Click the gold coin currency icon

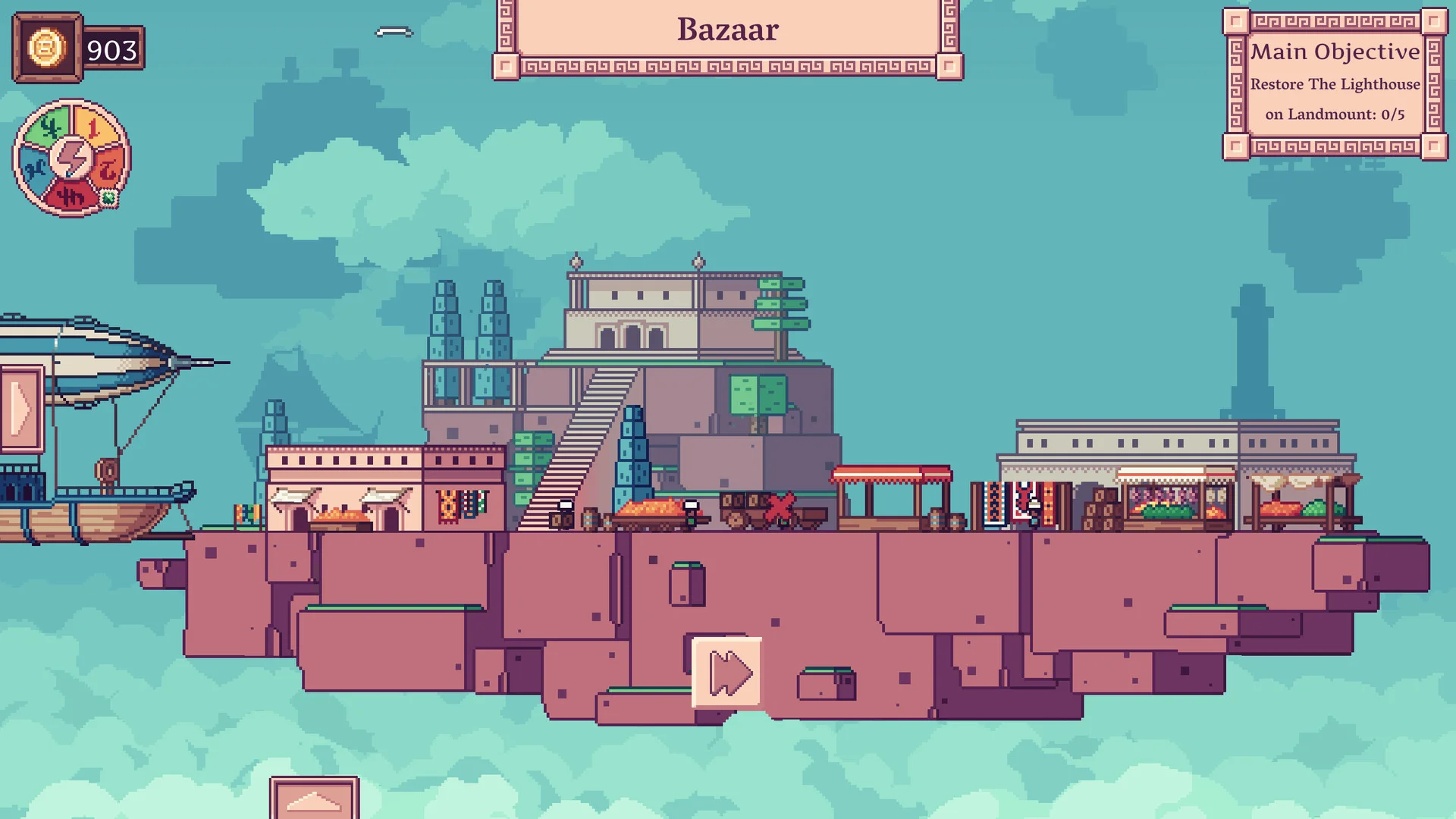pyautogui.click(x=47, y=49)
